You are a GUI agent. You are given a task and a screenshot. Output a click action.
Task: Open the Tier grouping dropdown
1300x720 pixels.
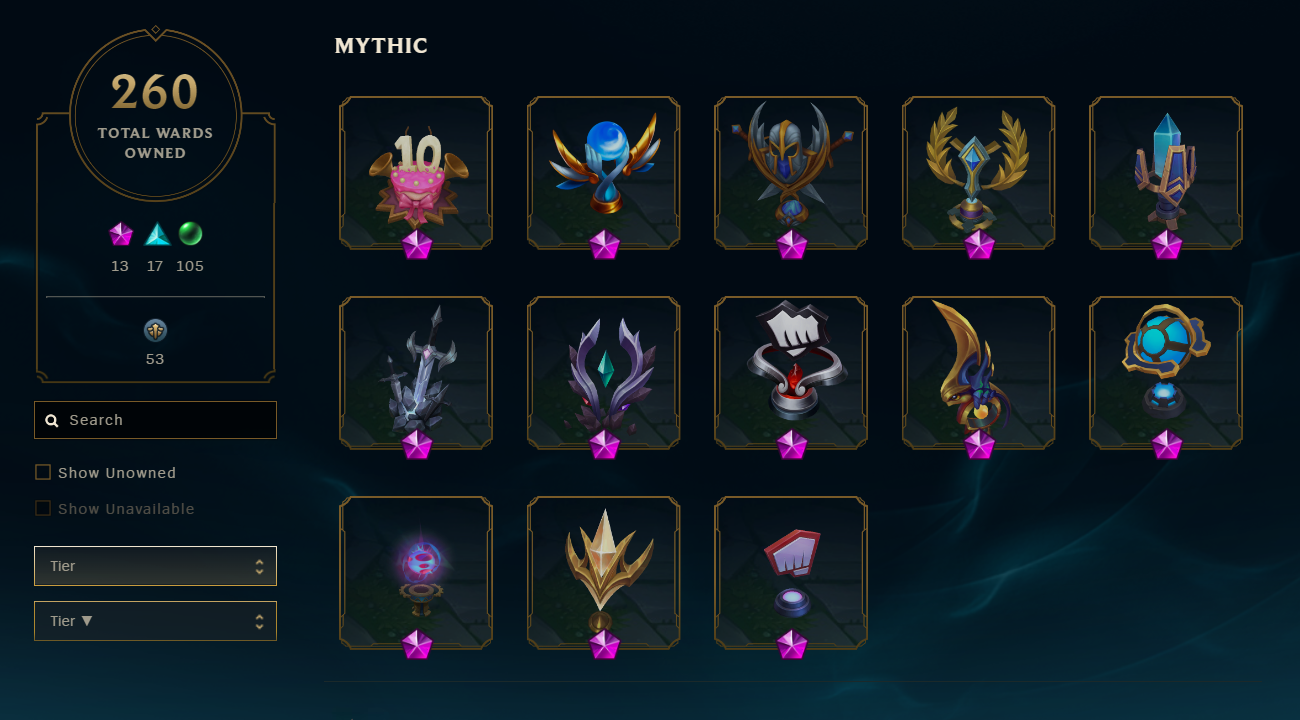click(155, 566)
